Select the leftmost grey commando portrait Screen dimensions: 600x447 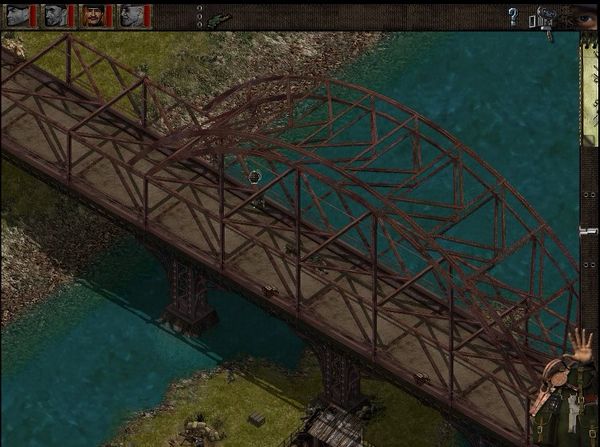pos(20,15)
